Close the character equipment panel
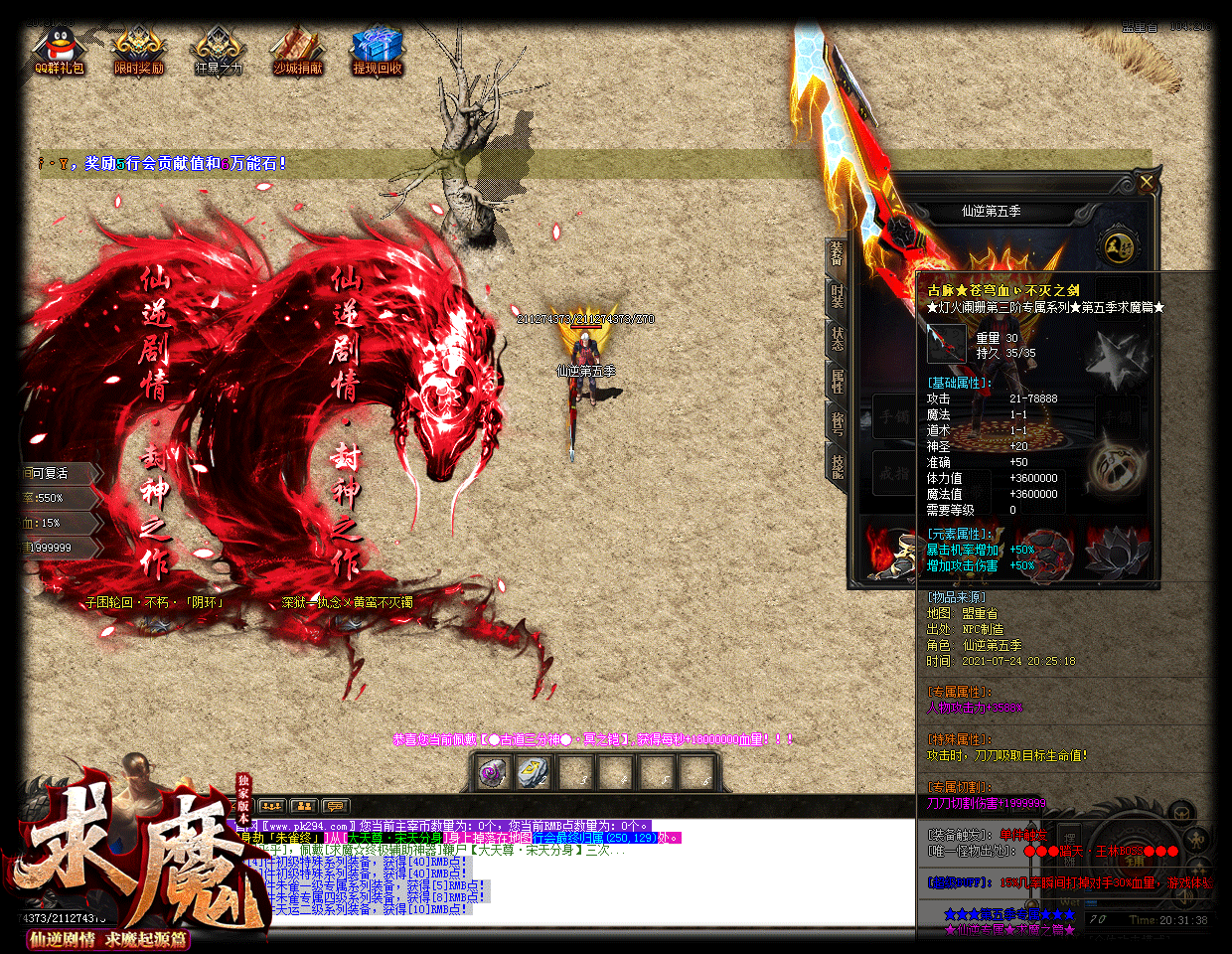The width and height of the screenshot is (1232, 954). 1147,183
